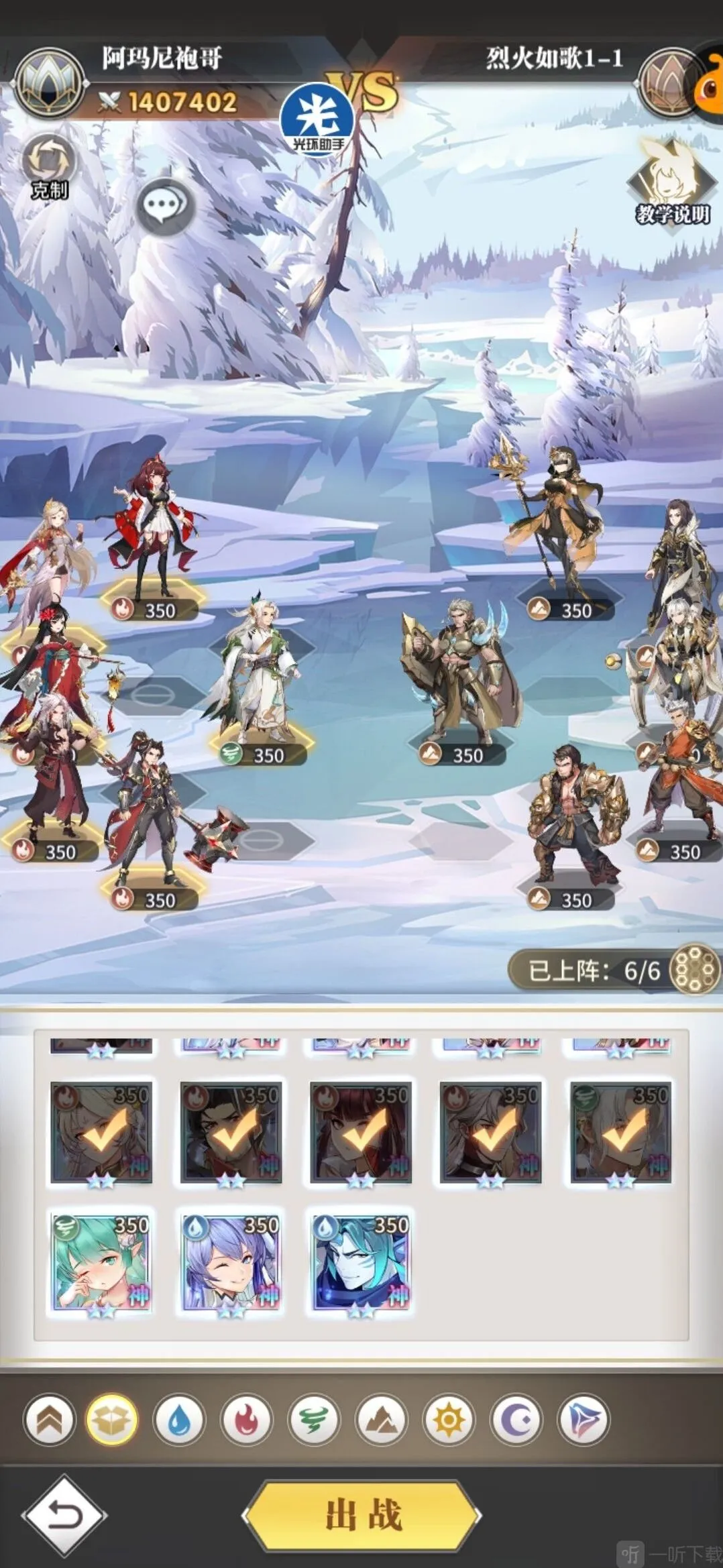Open the 已上阵 formation icon
Image resolution: width=723 pixels, height=1568 pixels.
695,970
